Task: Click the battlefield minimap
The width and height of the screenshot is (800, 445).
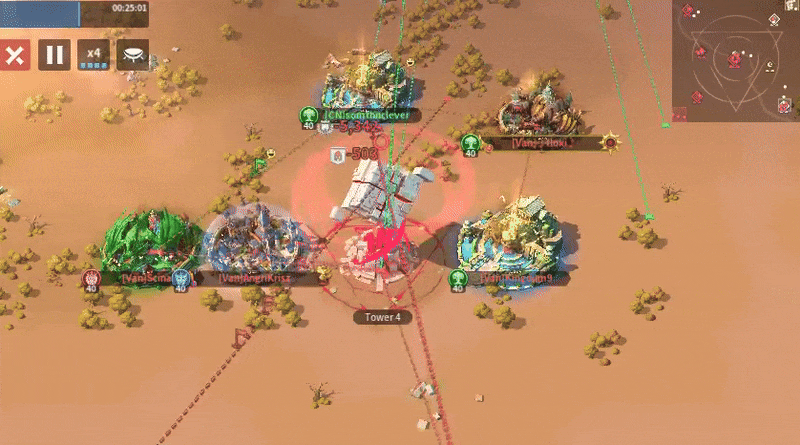Action: click(x=735, y=60)
